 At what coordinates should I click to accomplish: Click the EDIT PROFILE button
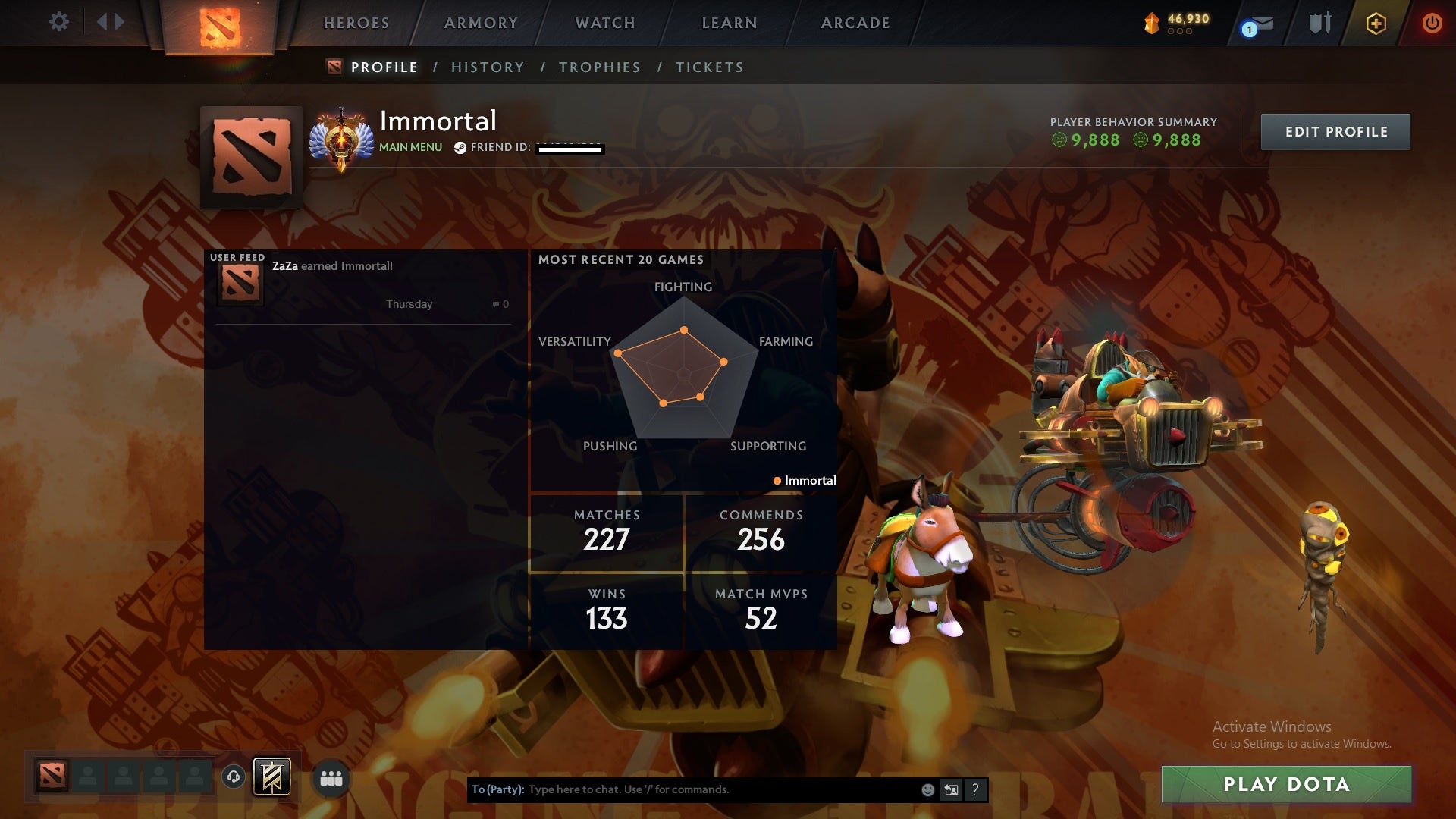coord(1335,131)
